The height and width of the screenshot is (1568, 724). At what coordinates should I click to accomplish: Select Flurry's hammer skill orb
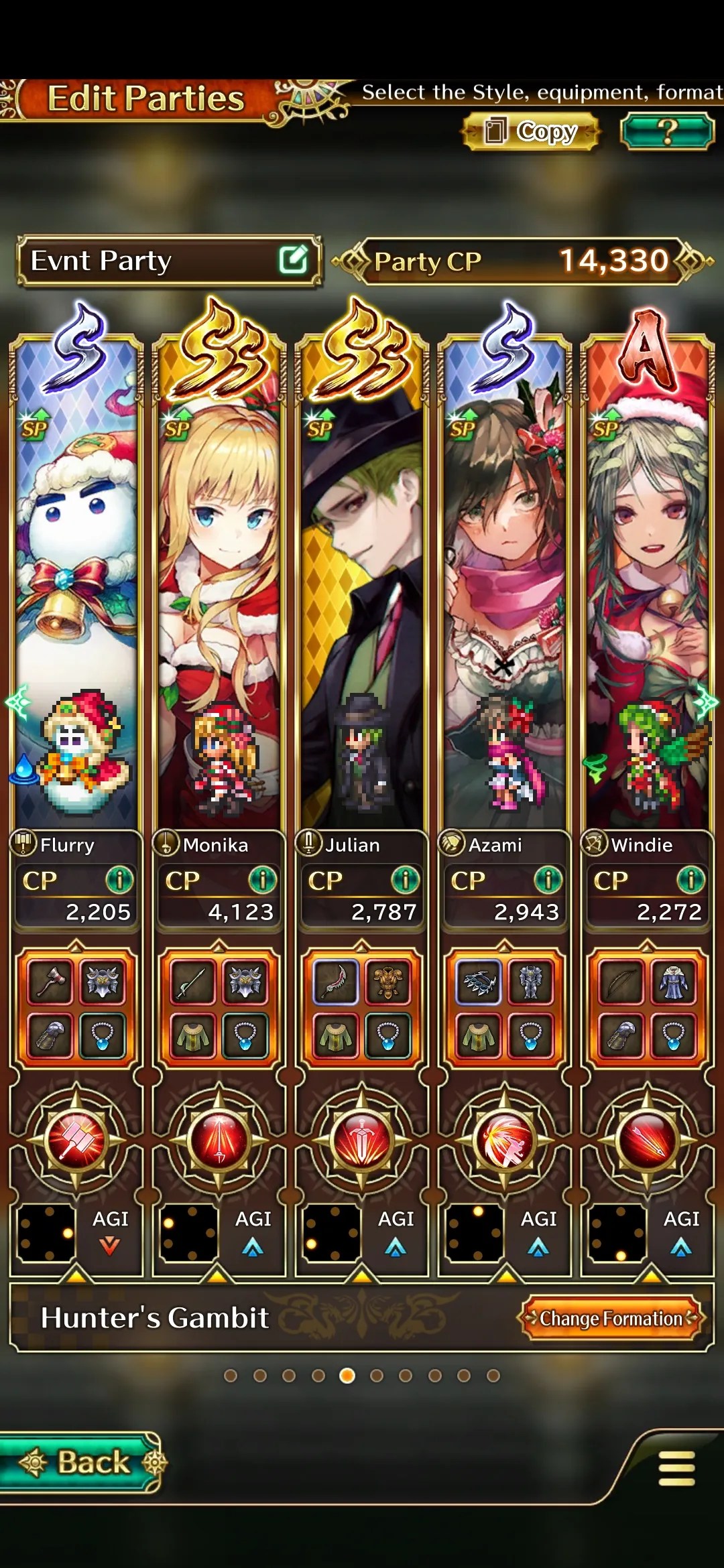[x=76, y=1139]
